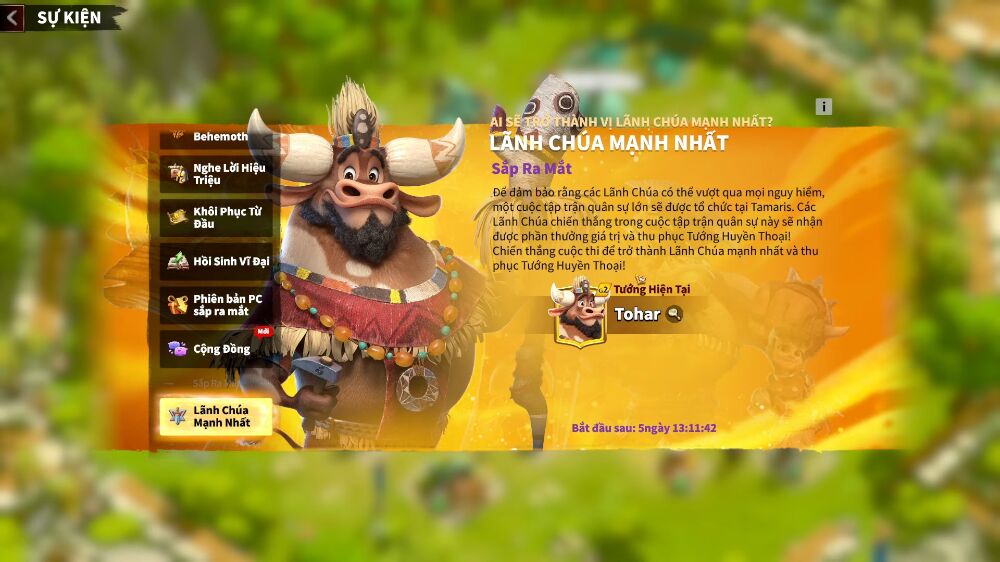The image size is (1000, 562).
Task: Choose the Lãnh Chúa Mạnh Nhất tab
Action: [x=215, y=417]
